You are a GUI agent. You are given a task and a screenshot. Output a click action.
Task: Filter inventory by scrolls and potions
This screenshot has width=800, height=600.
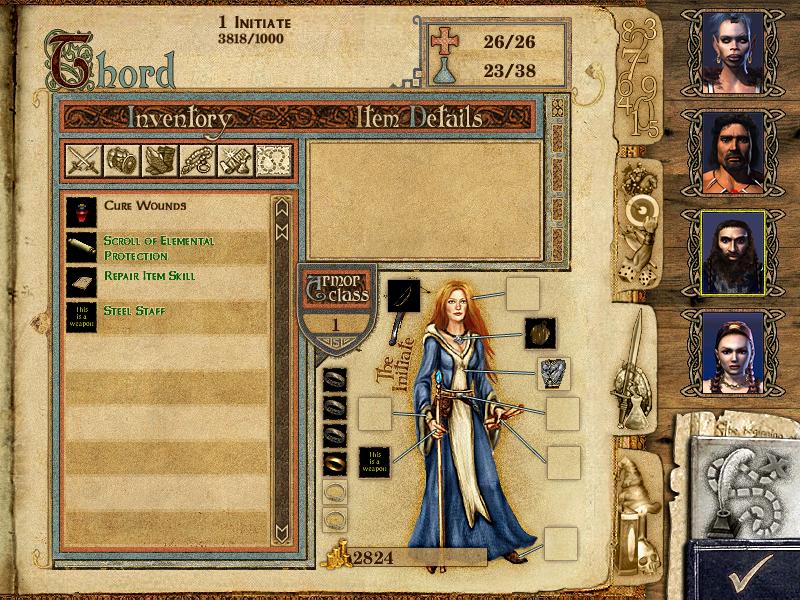pyautogui.click(x=234, y=161)
